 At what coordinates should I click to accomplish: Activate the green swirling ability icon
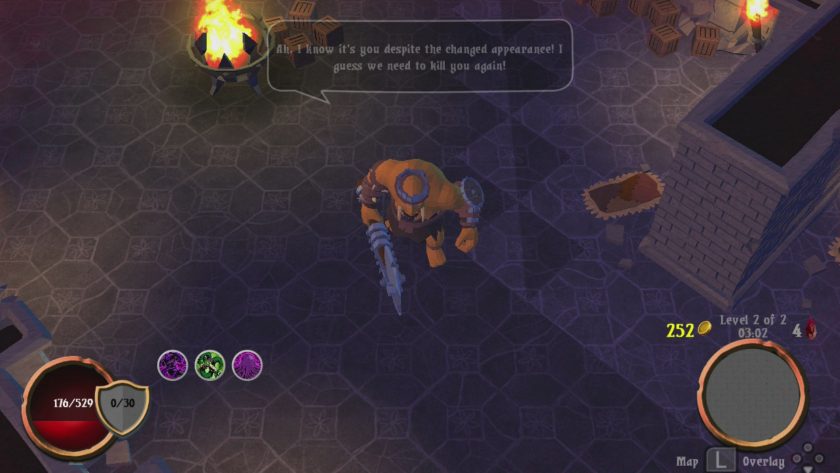pyautogui.click(x=210, y=365)
